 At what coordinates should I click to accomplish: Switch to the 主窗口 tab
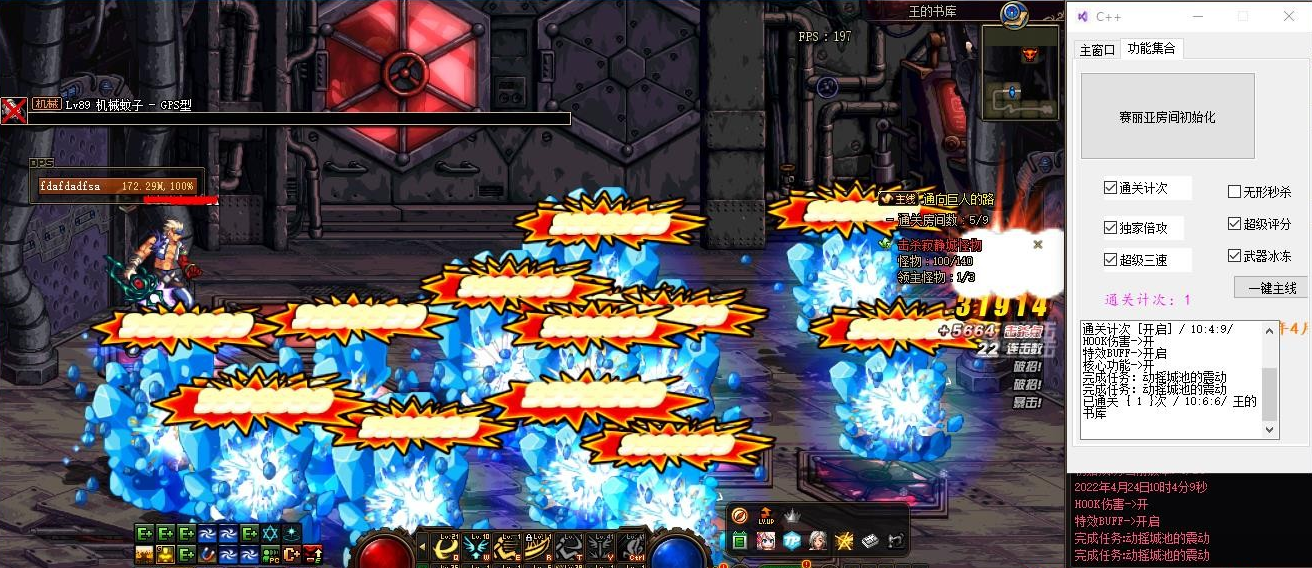click(1097, 49)
